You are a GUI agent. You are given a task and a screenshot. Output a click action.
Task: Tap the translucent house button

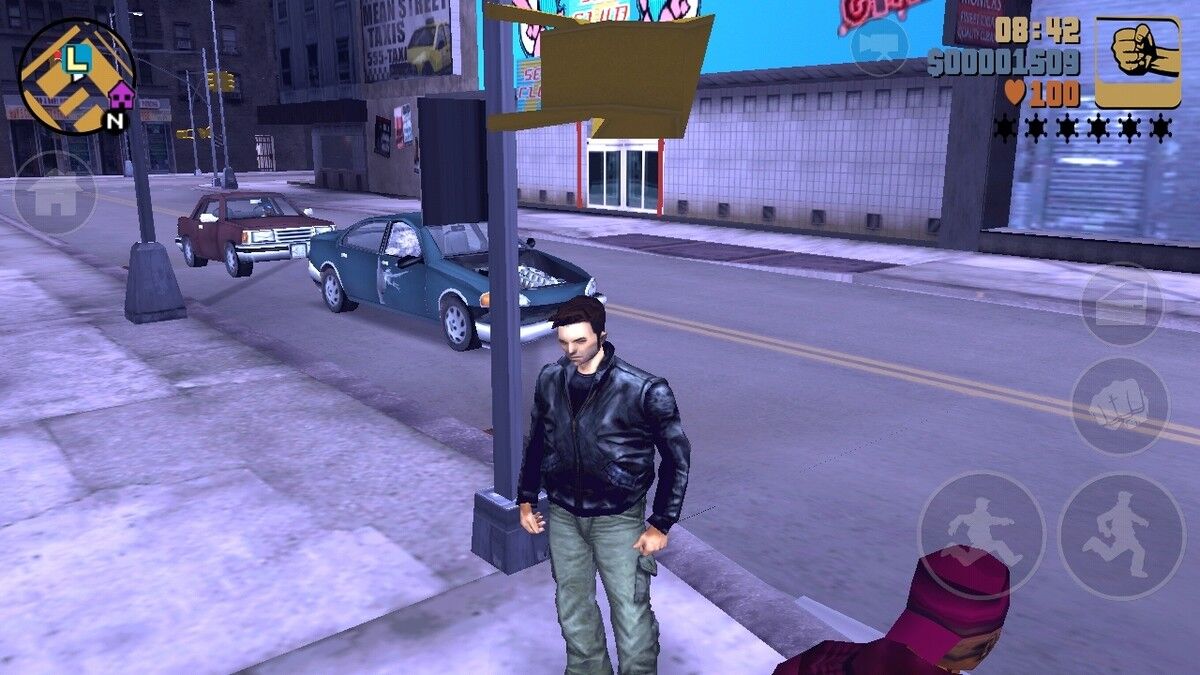click(x=54, y=194)
